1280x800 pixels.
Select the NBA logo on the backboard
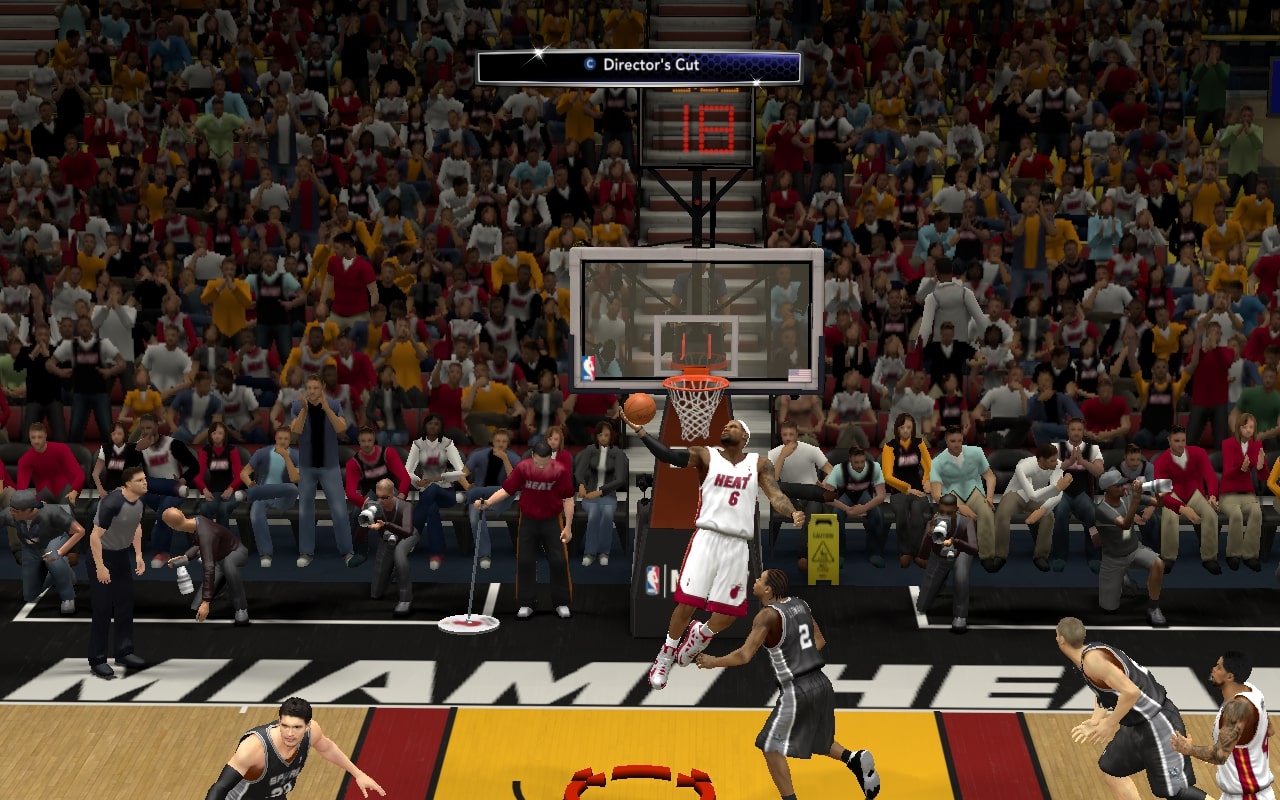588,366
